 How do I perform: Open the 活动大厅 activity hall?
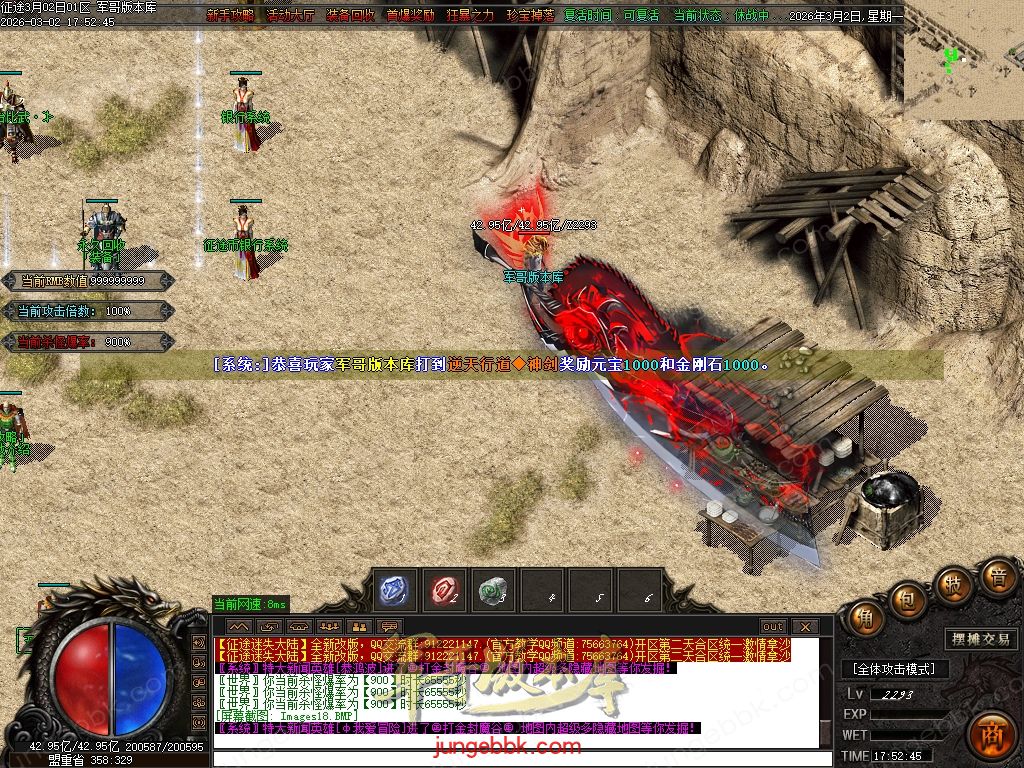[290, 16]
